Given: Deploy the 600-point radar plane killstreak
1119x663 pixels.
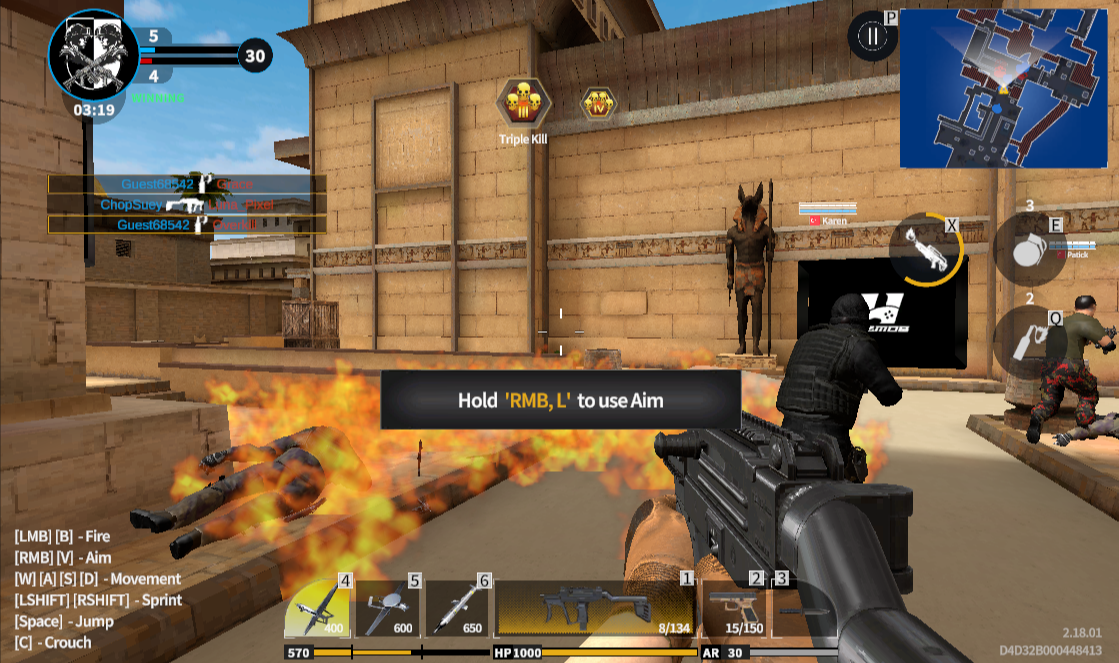Looking at the screenshot, I should coord(388,609).
